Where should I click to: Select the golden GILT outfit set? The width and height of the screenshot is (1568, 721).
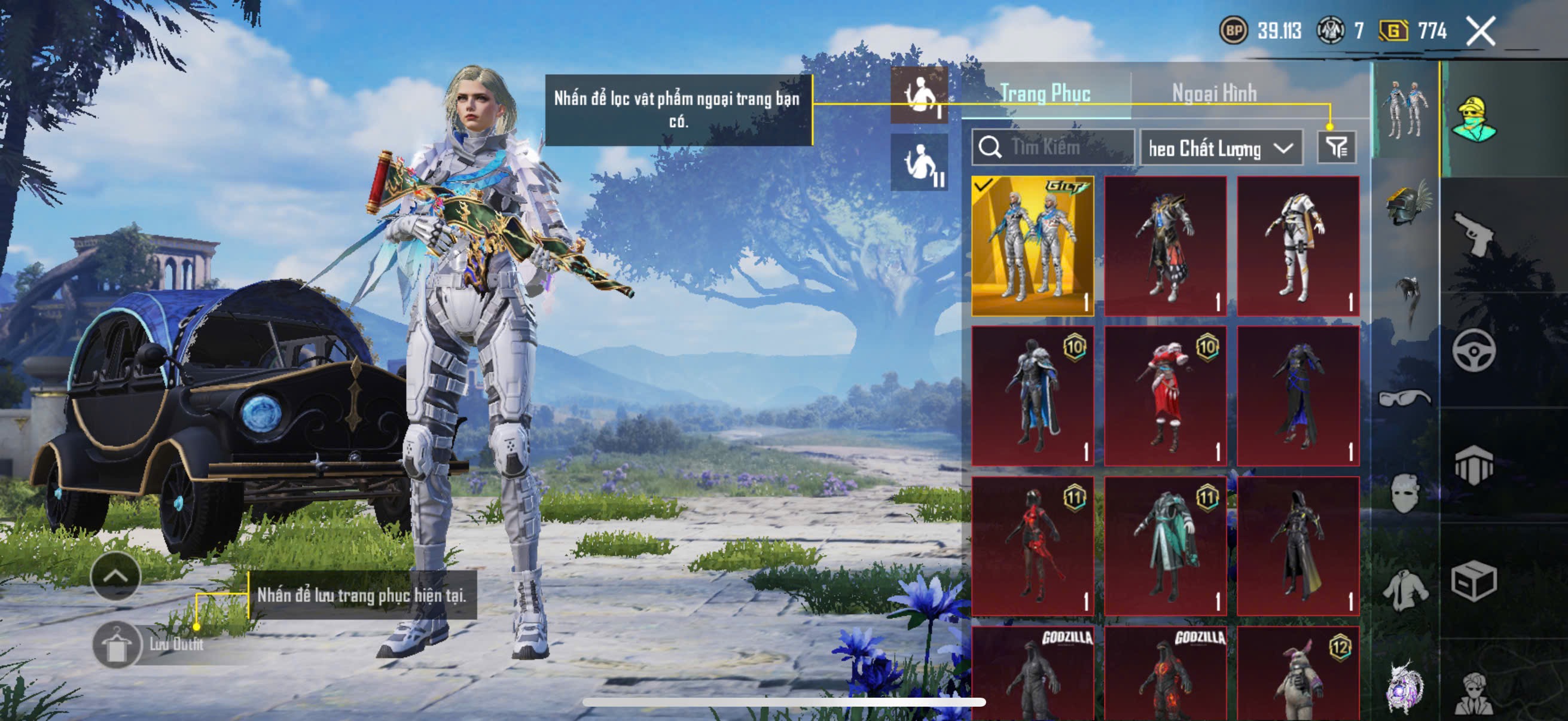[1032, 246]
